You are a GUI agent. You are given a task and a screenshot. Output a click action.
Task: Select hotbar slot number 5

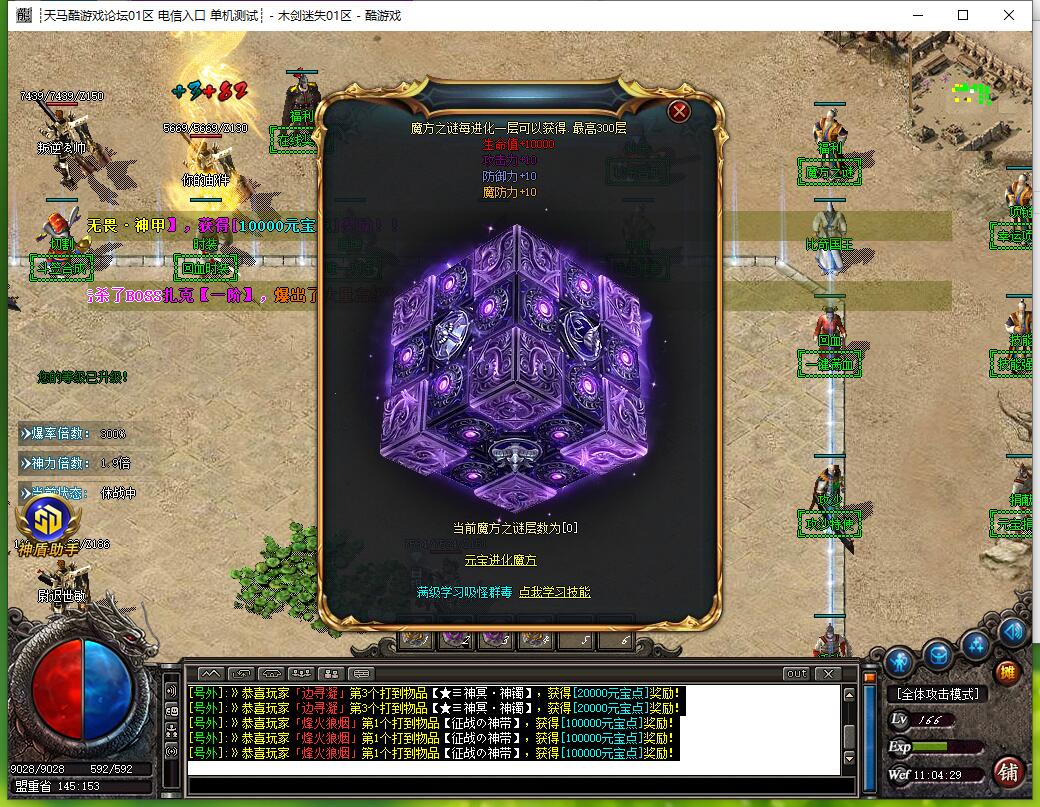point(585,639)
